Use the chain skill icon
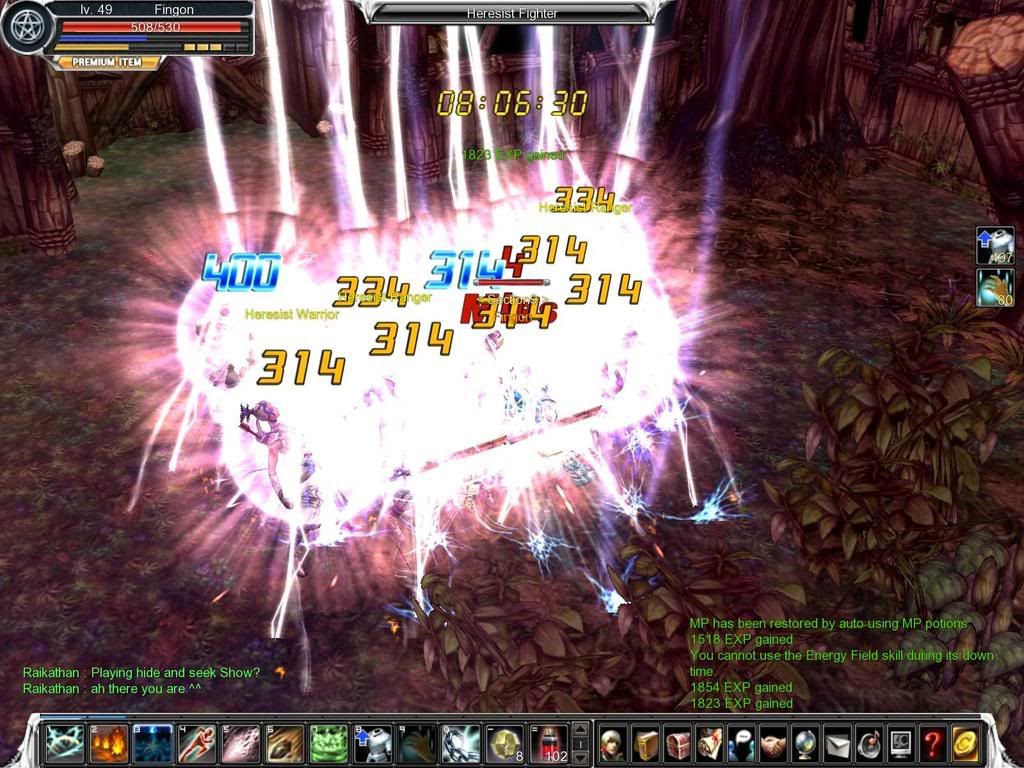This screenshot has width=1024, height=768. 460,744
